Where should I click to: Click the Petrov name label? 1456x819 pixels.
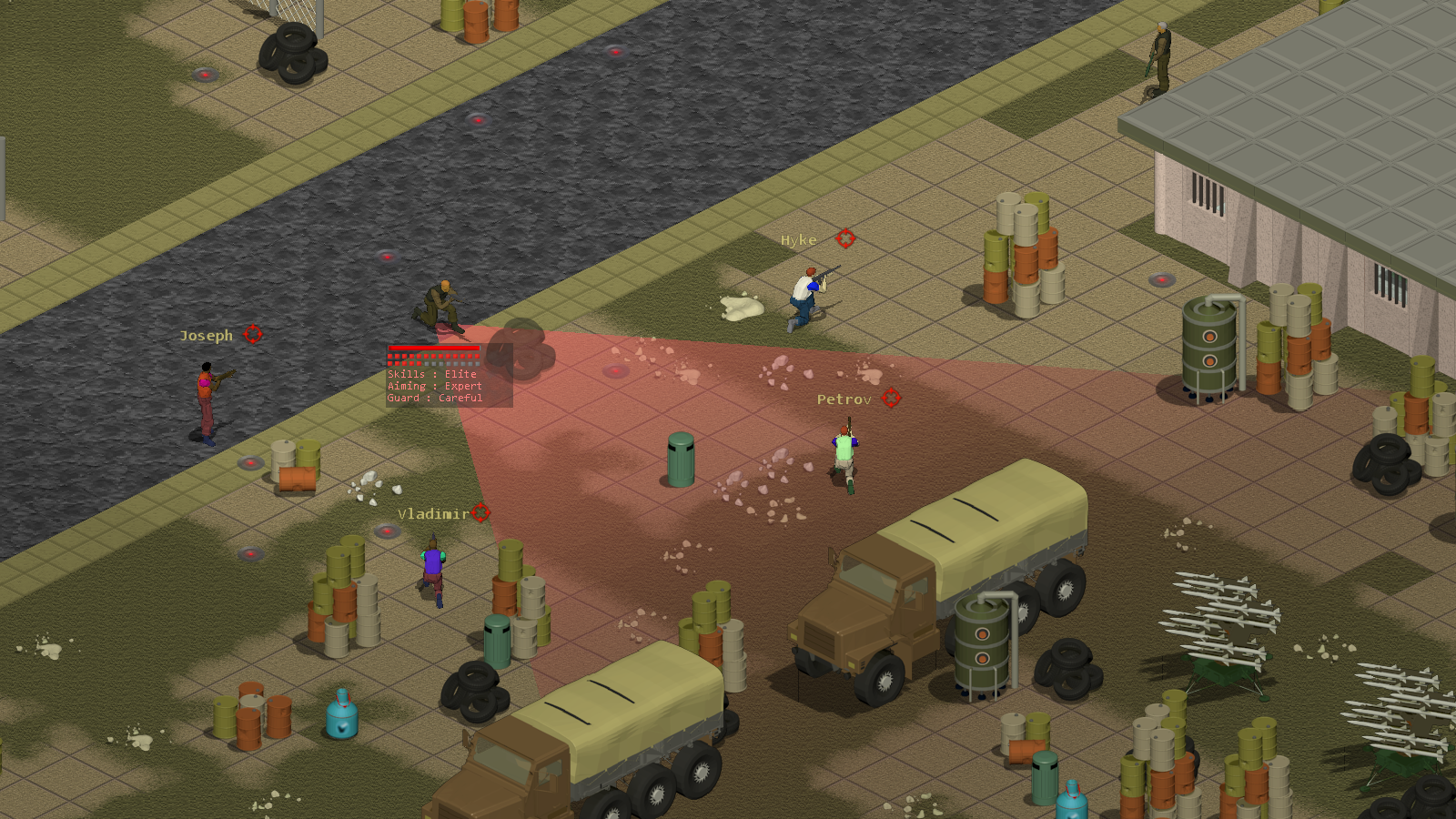pos(845,398)
